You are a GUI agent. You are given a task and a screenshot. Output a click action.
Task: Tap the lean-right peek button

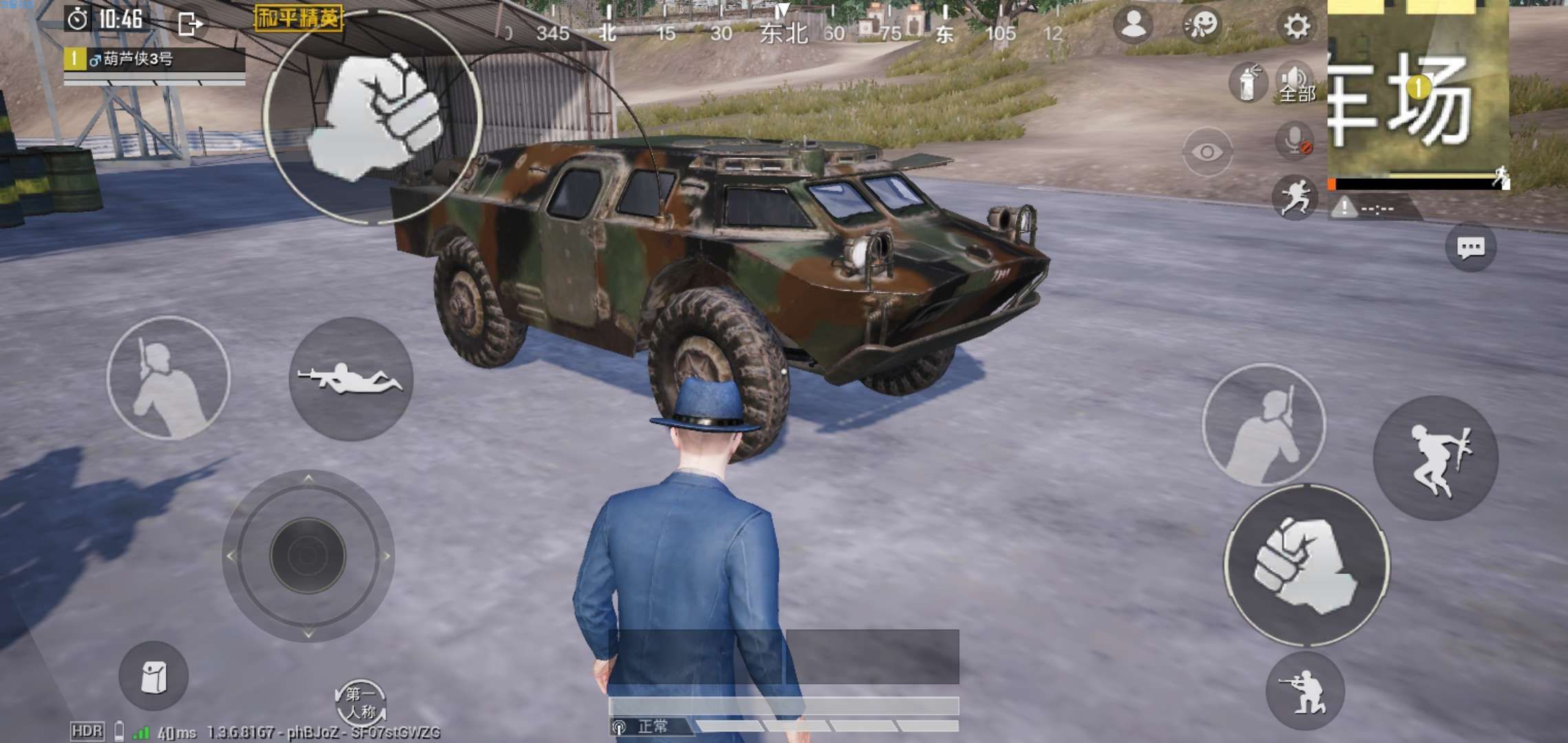pyautogui.click(x=1263, y=425)
